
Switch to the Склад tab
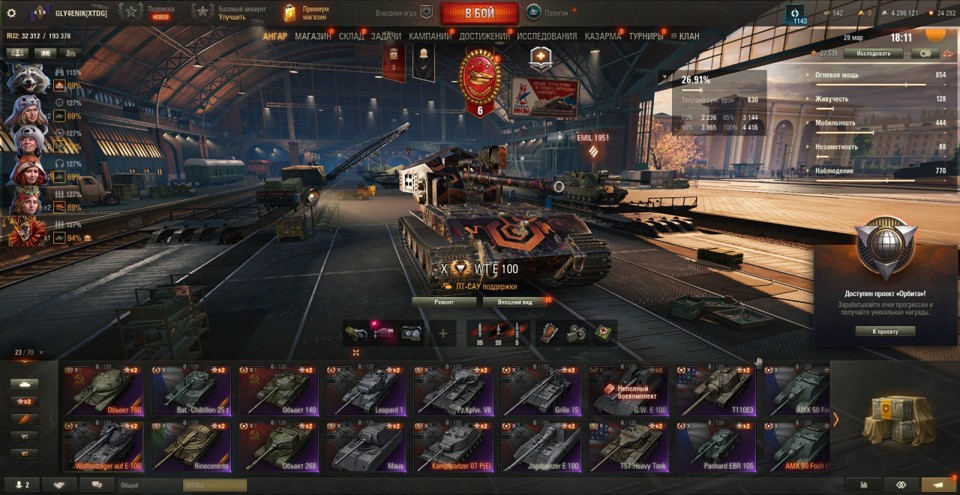pyautogui.click(x=351, y=36)
